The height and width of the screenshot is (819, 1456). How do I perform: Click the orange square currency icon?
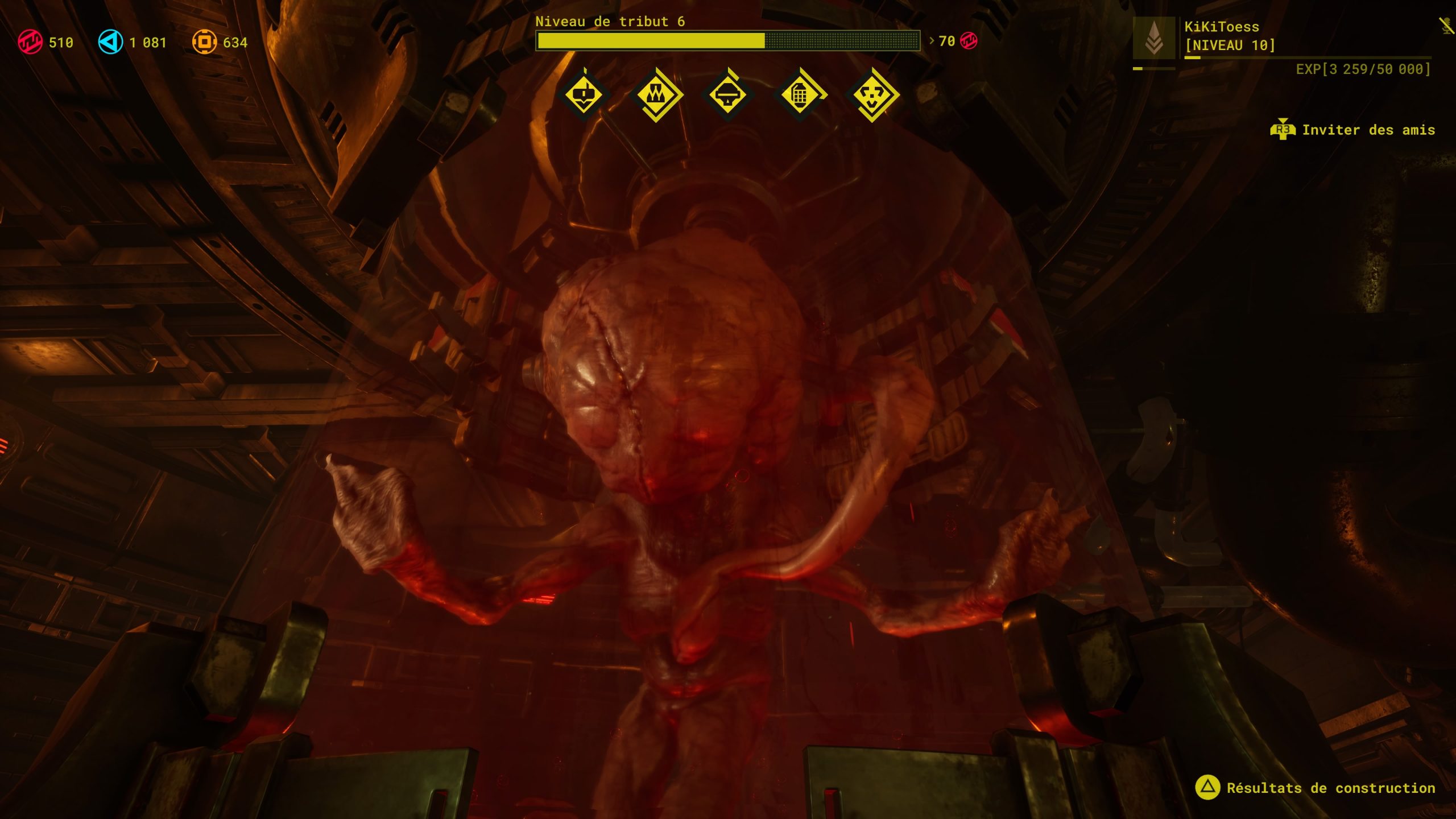pyautogui.click(x=204, y=43)
